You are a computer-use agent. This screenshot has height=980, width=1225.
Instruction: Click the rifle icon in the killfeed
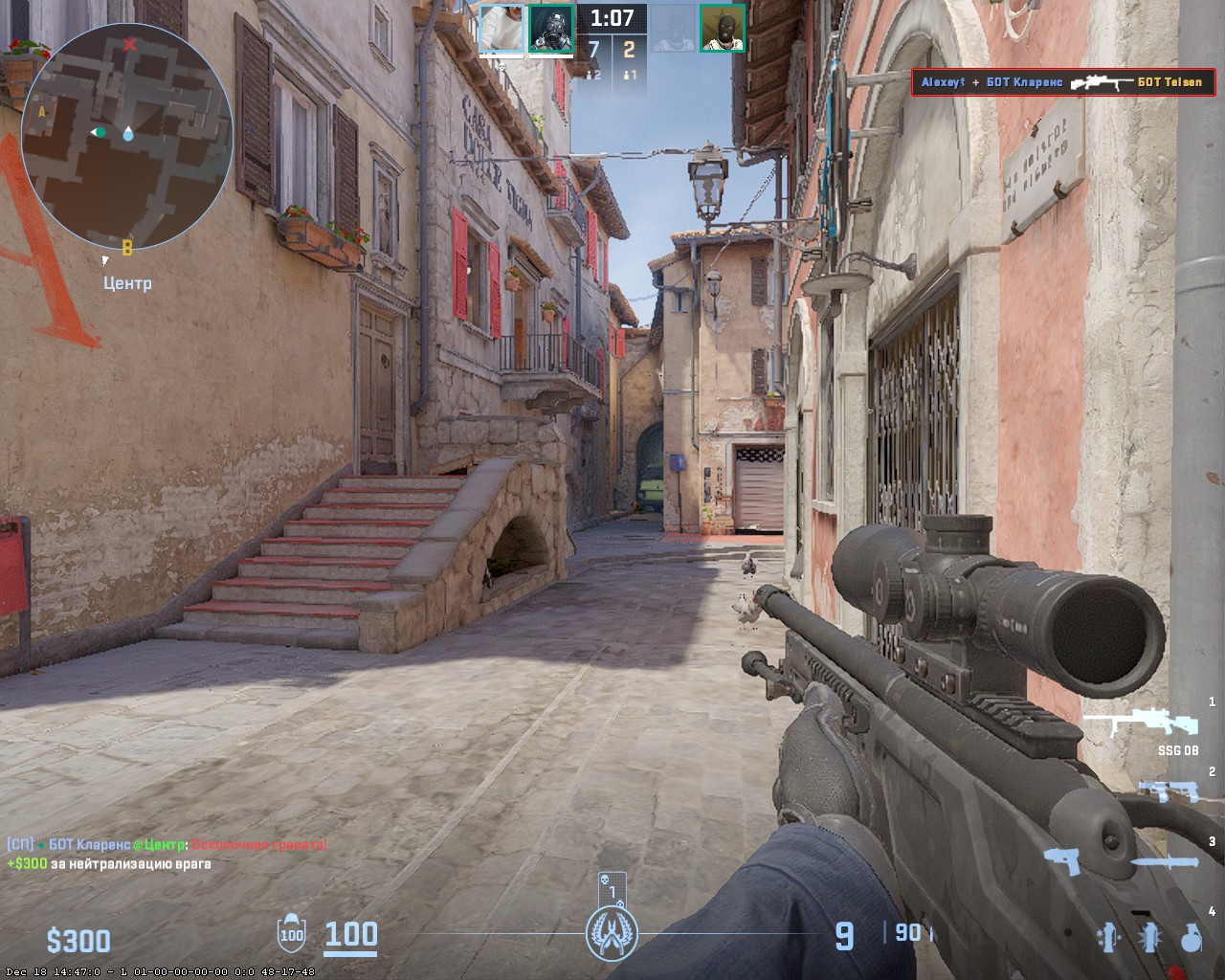1101,83
